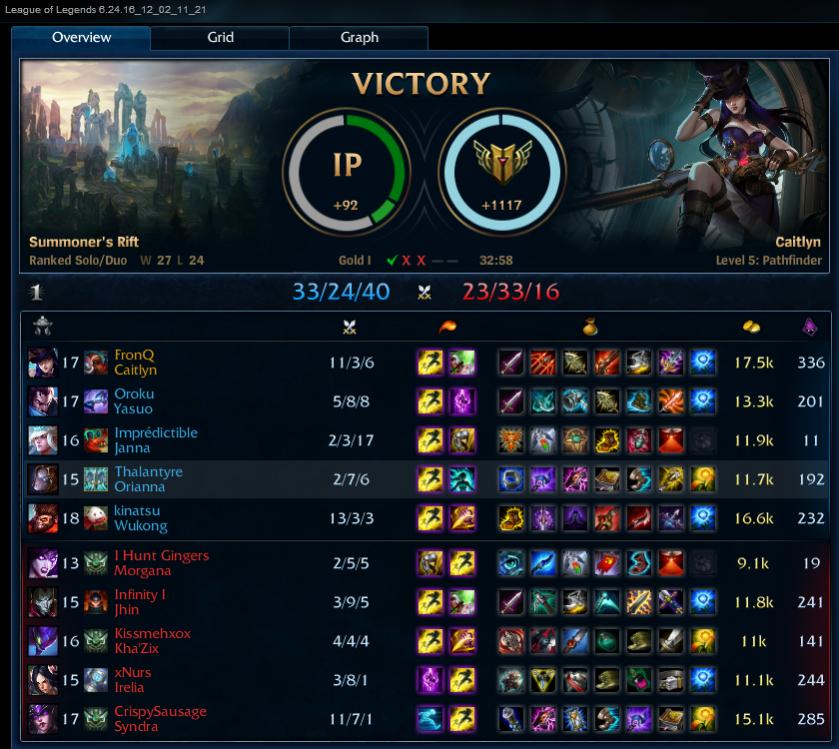Viewport: 839px width, 749px height.
Task: Switch to the Overview tab
Action: coord(82,38)
